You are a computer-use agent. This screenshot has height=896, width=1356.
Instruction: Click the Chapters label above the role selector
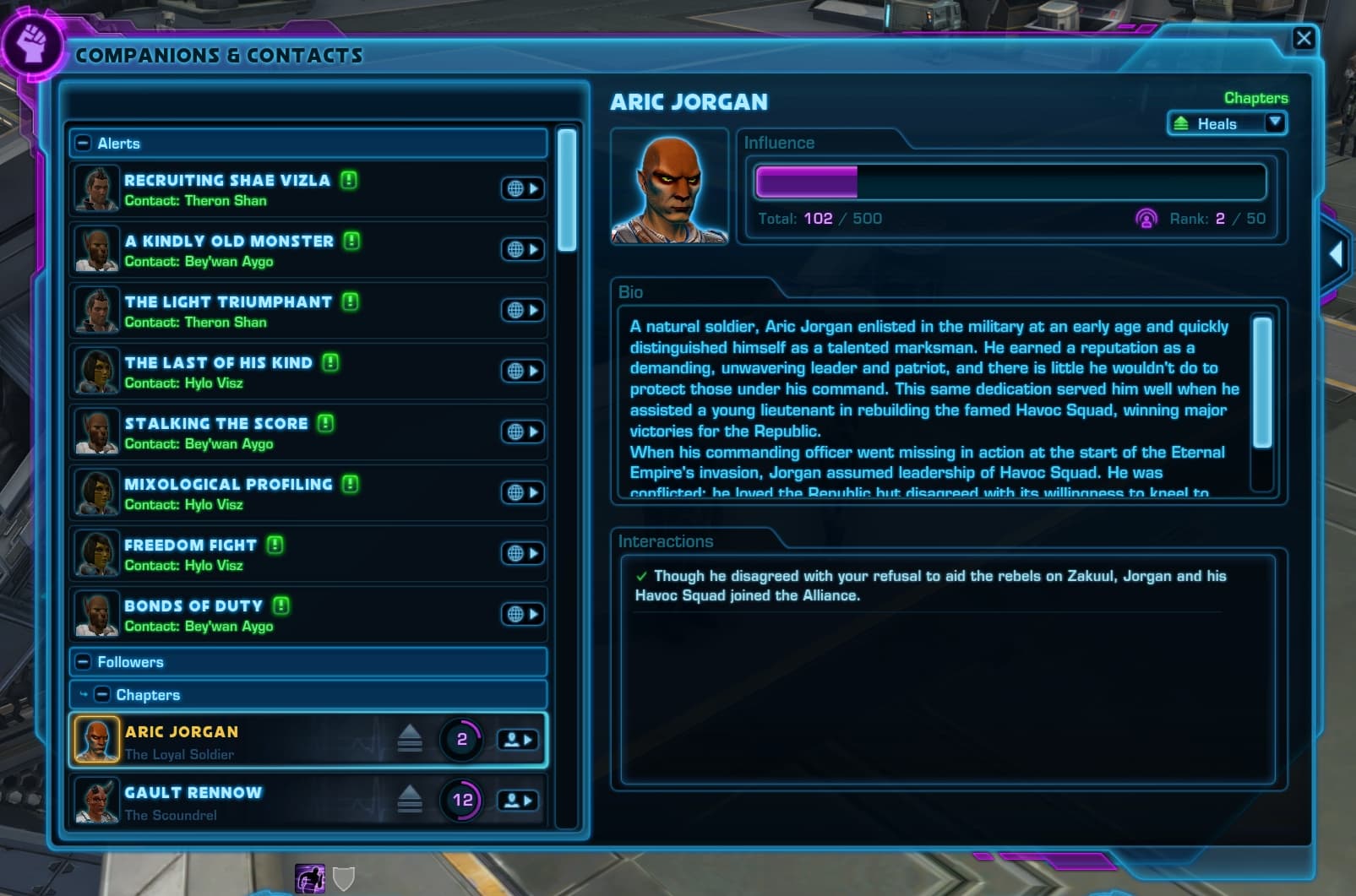point(1256,97)
